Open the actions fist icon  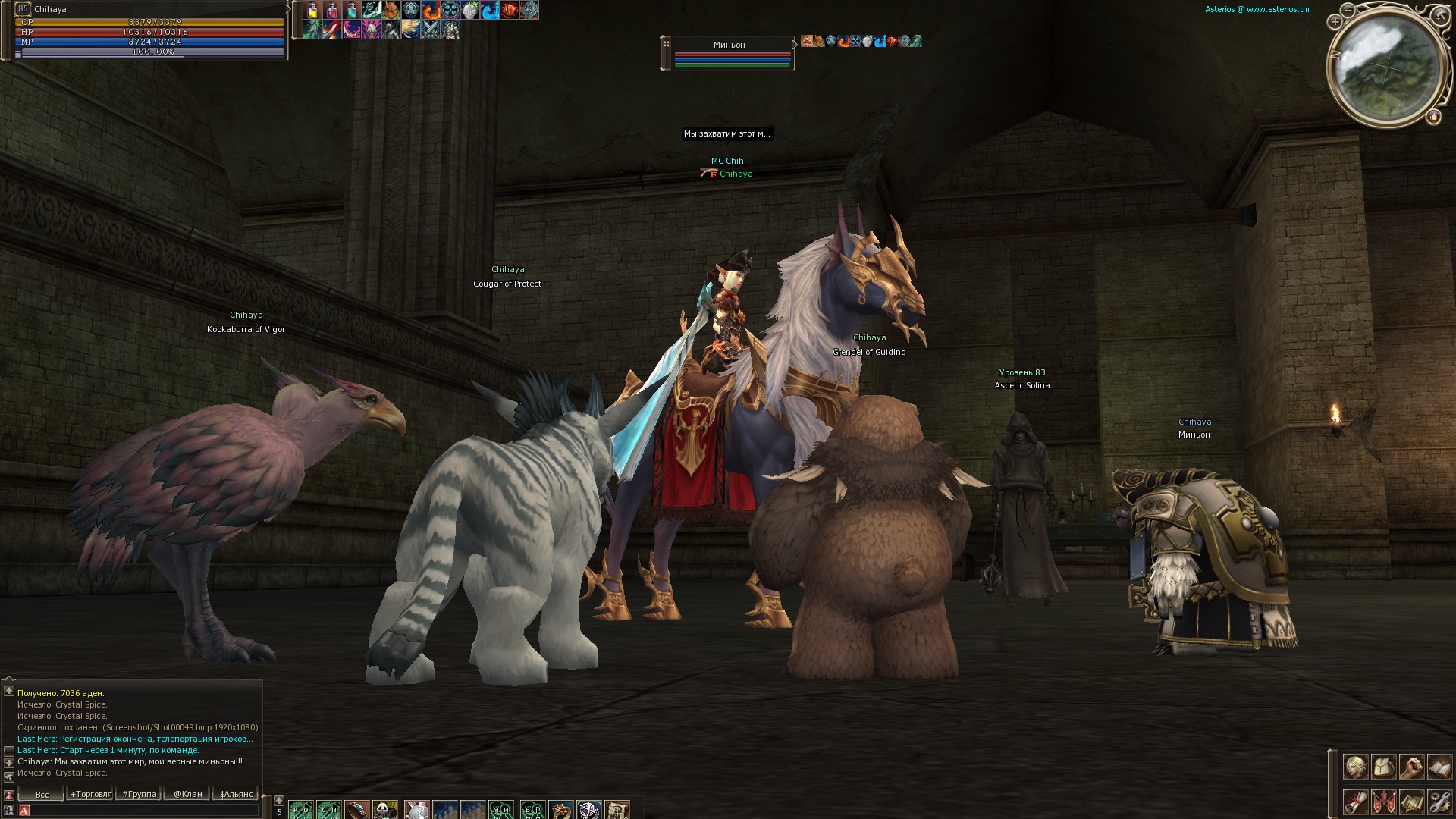click(x=1411, y=767)
